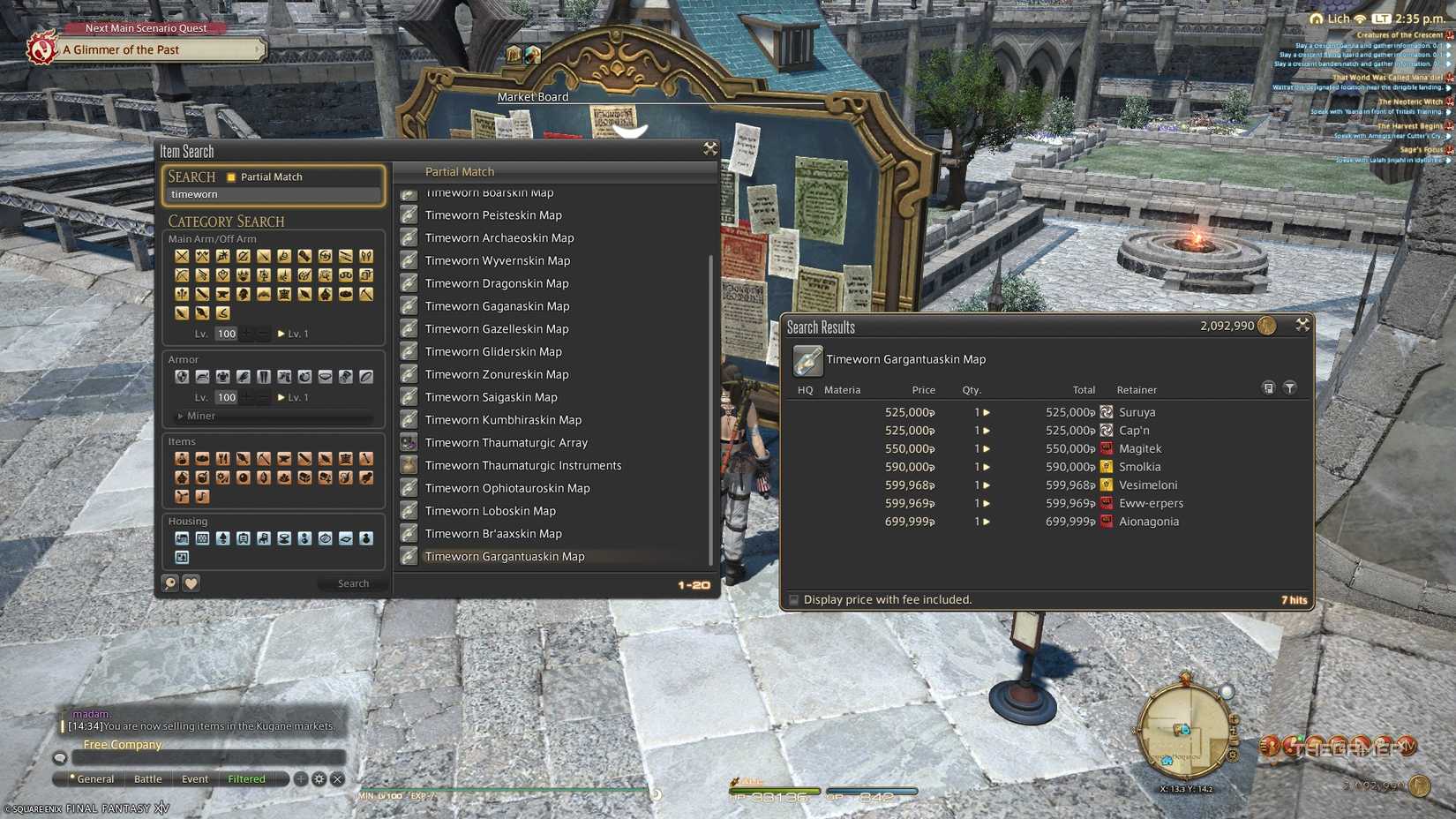1456x819 pixels.
Task: Click the wrench settings icon on Search Results
Action: point(1303,325)
